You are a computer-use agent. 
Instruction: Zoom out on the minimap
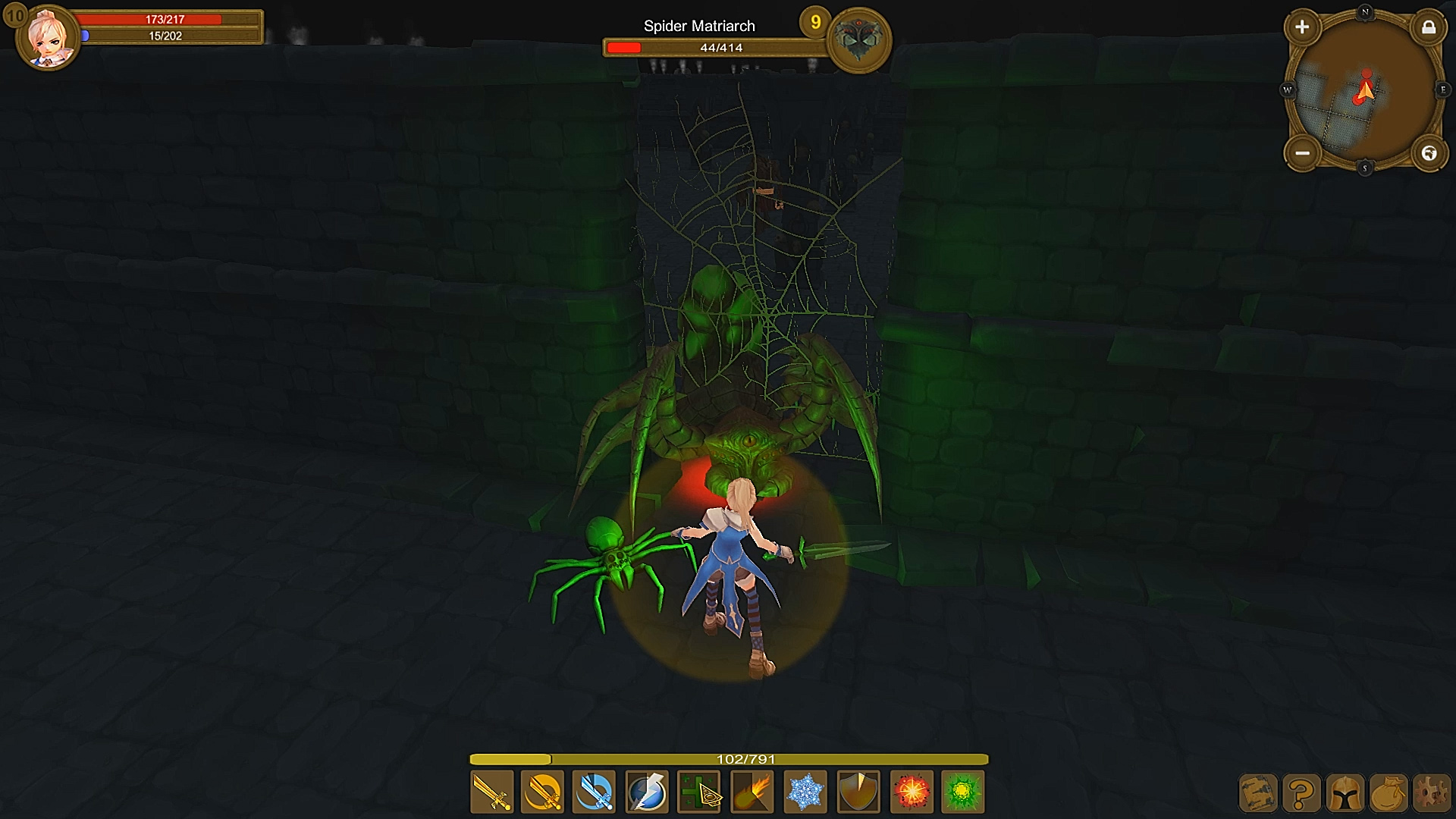click(x=1304, y=153)
